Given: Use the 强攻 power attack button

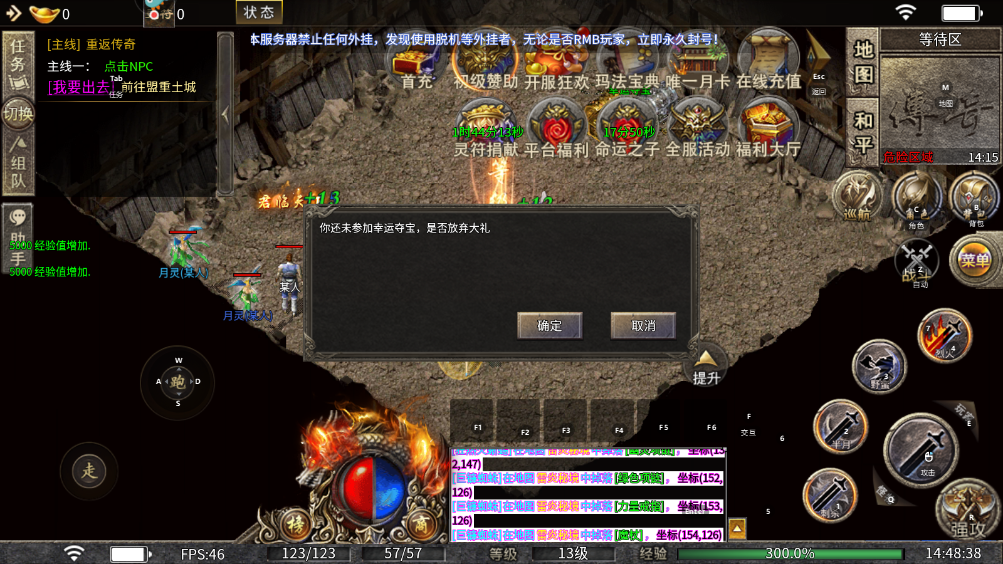Looking at the screenshot, I should point(966,510).
